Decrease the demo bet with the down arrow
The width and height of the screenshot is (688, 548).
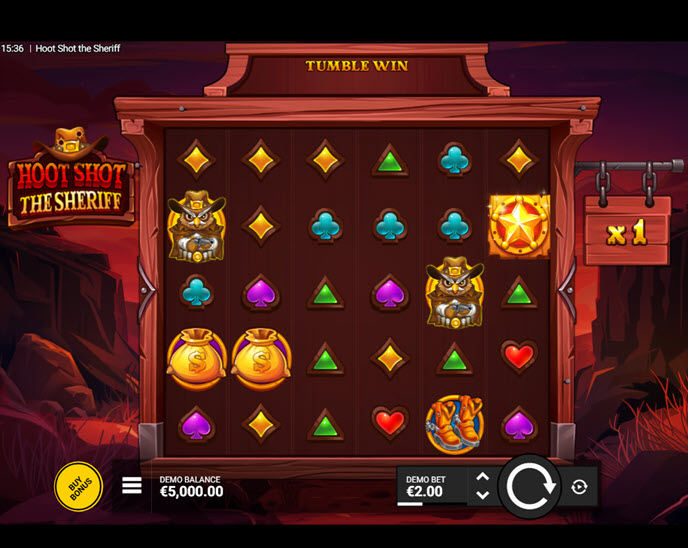(x=483, y=495)
